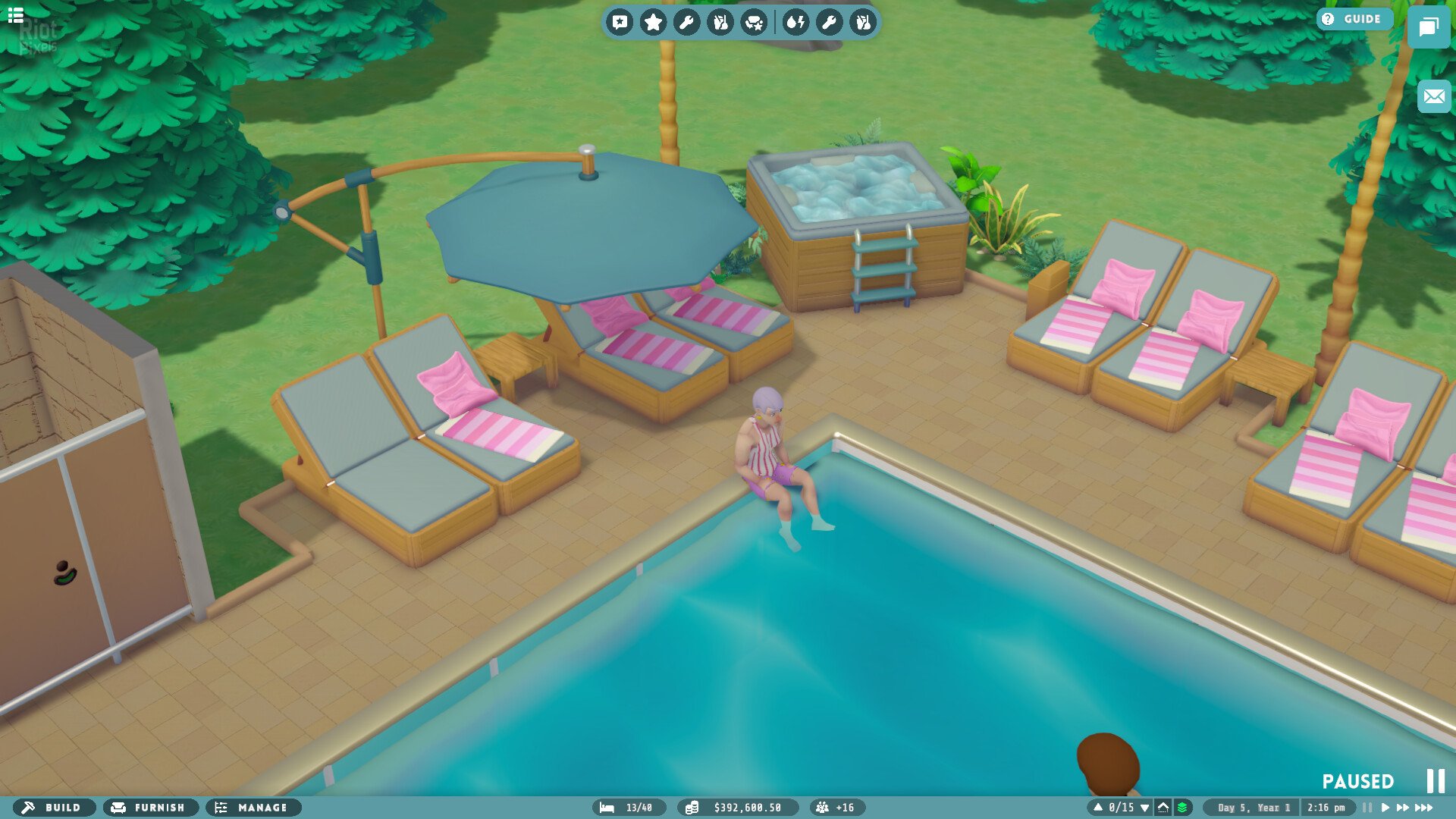Select the housekeeping broom notification icon
The width and height of the screenshot is (1456, 819).
(720, 22)
